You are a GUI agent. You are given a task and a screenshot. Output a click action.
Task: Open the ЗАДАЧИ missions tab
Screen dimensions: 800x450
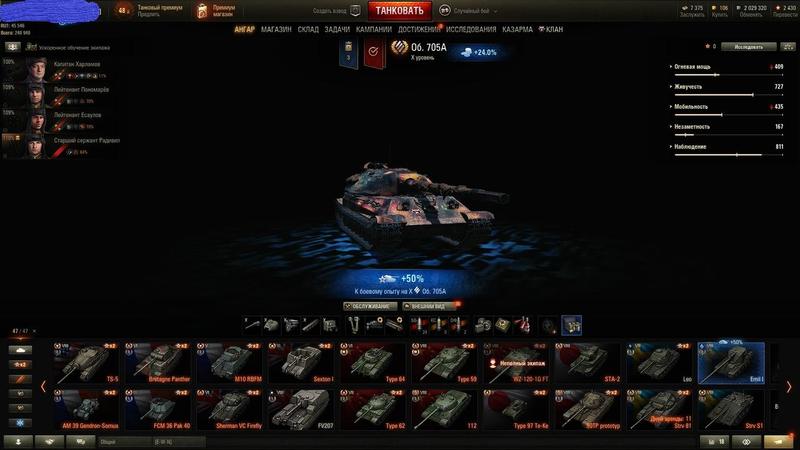coord(338,29)
